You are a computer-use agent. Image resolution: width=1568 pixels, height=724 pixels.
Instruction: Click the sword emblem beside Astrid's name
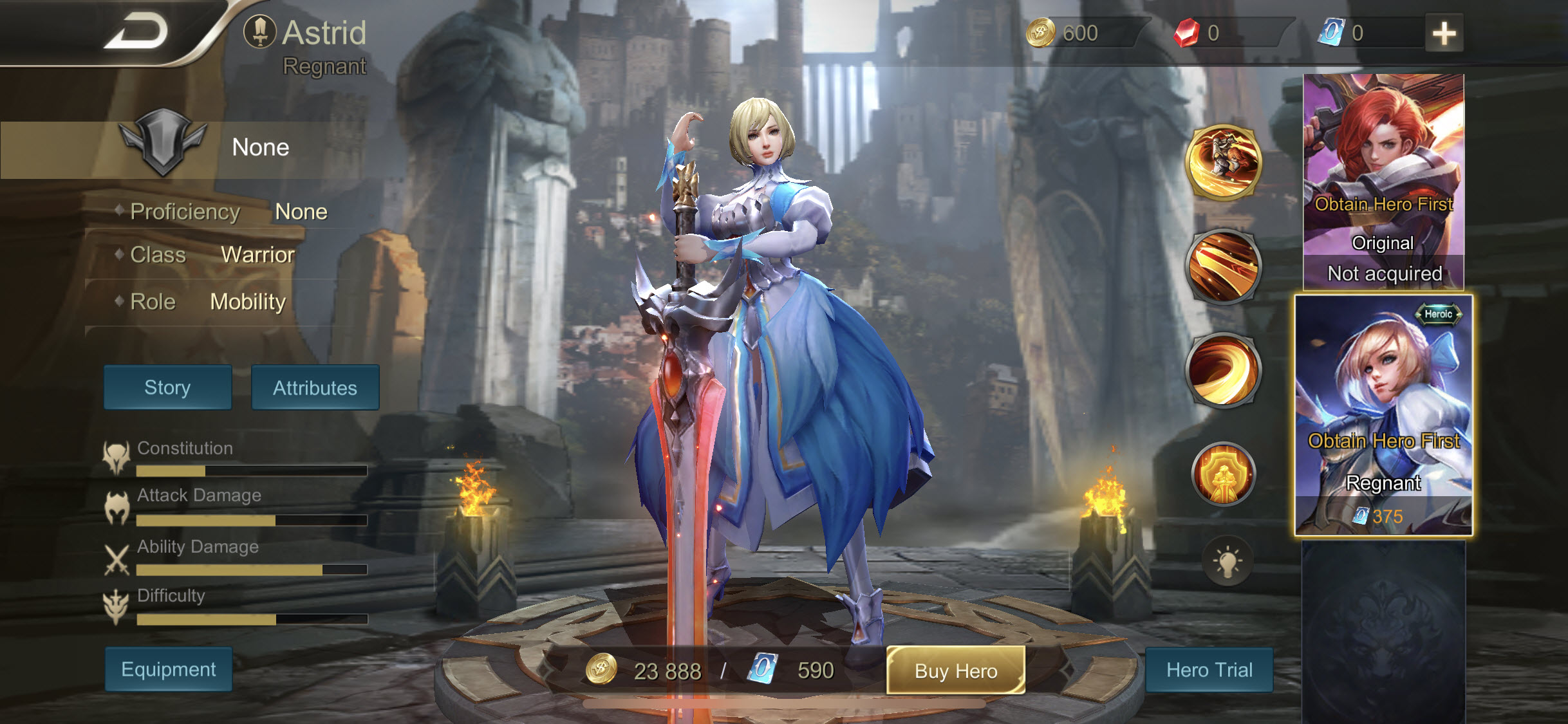pos(261,31)
